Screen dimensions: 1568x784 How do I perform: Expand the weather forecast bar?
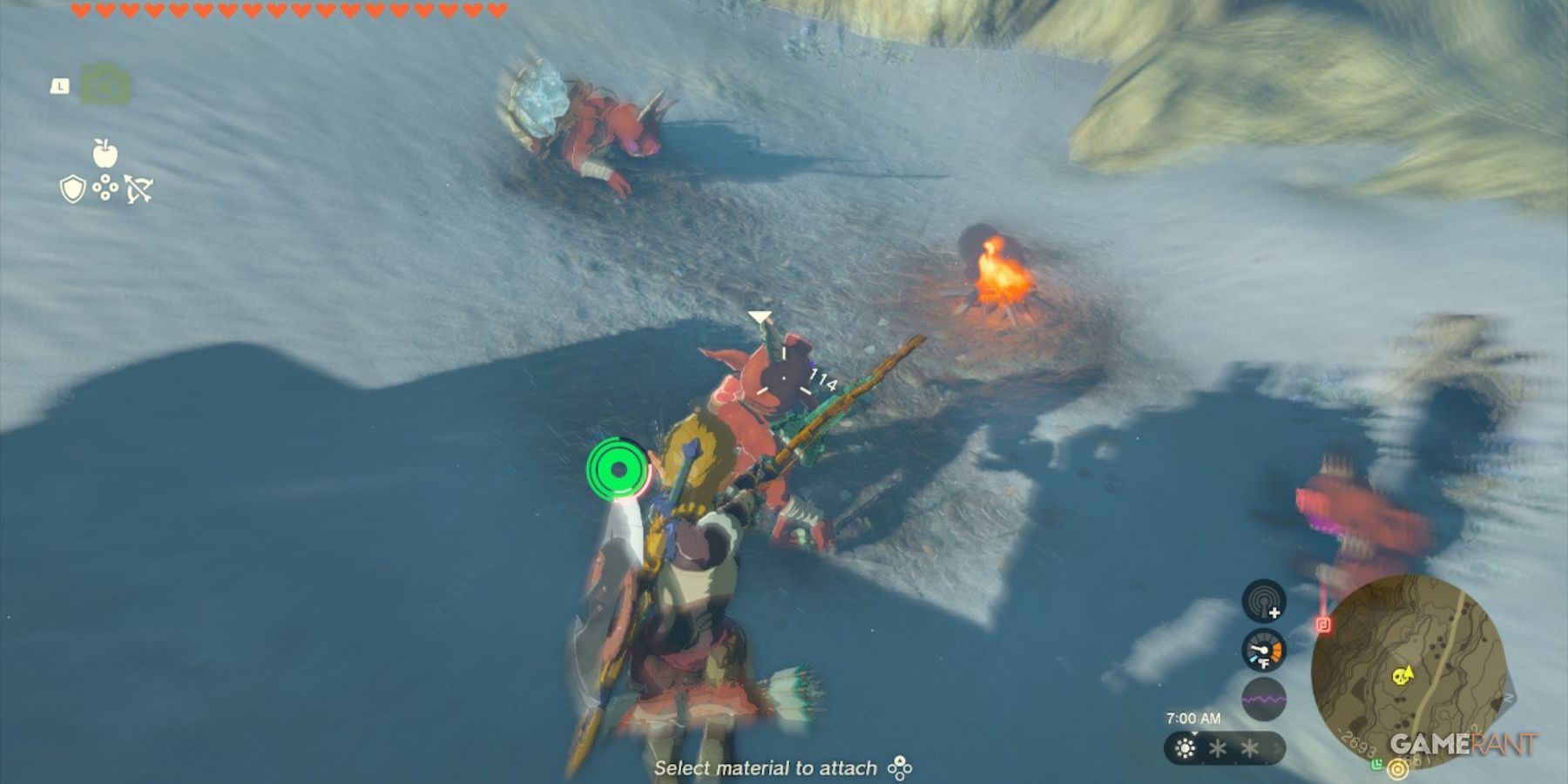(x=1222, y=747)
